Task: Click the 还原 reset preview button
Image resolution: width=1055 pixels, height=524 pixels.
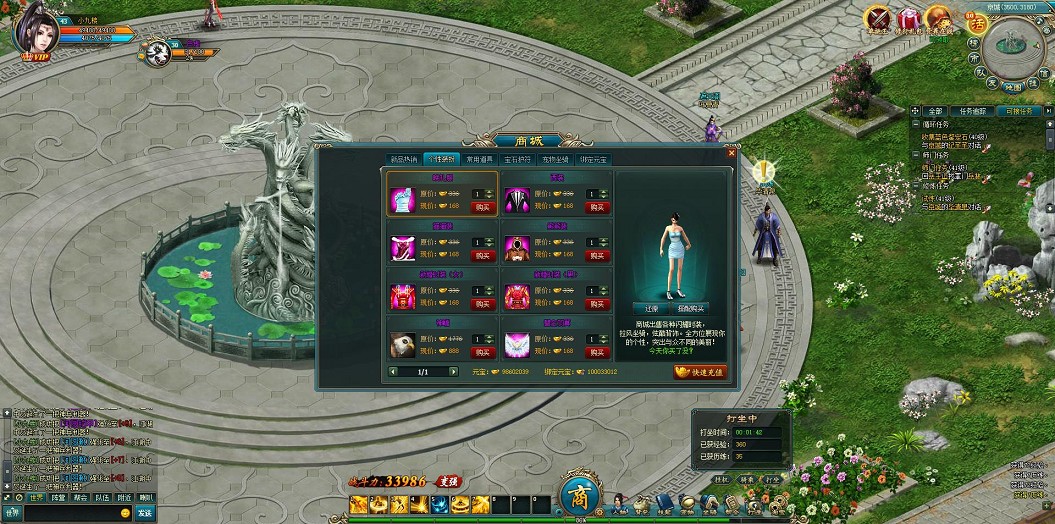Action: click(650, 308)
